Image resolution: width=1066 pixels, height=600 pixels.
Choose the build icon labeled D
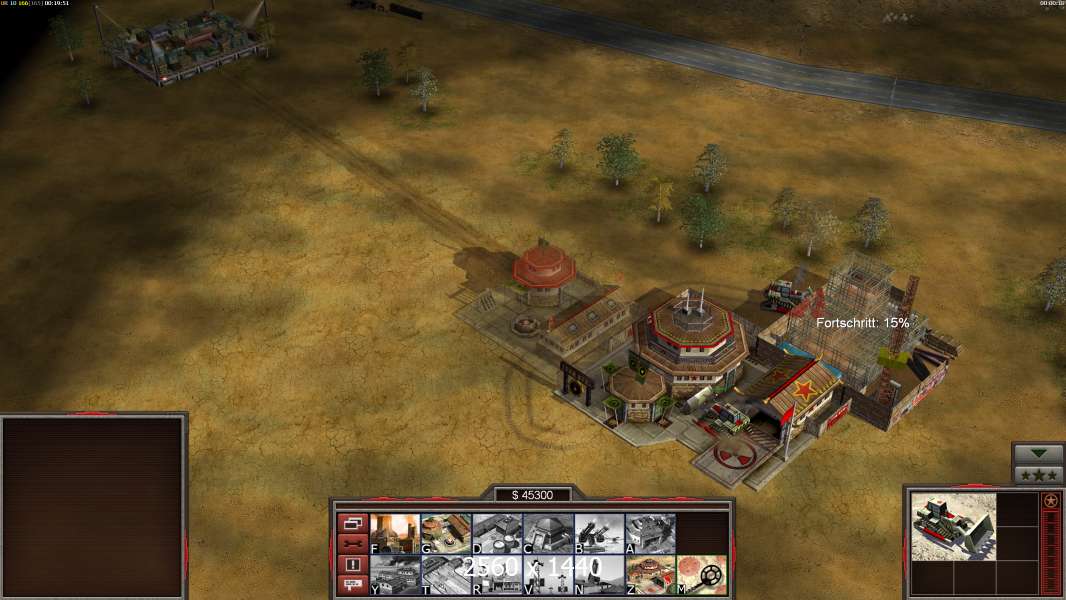(x=497, y=534)
